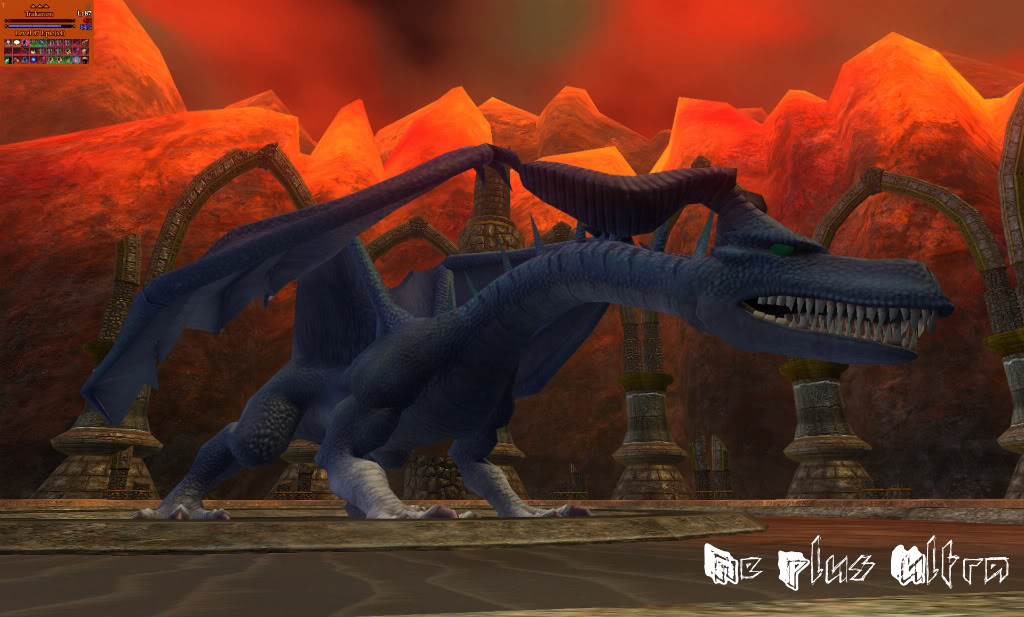The image size is (1024, 617).
Task: Select the bright blue orb effect icon
Action: (33, 59)
